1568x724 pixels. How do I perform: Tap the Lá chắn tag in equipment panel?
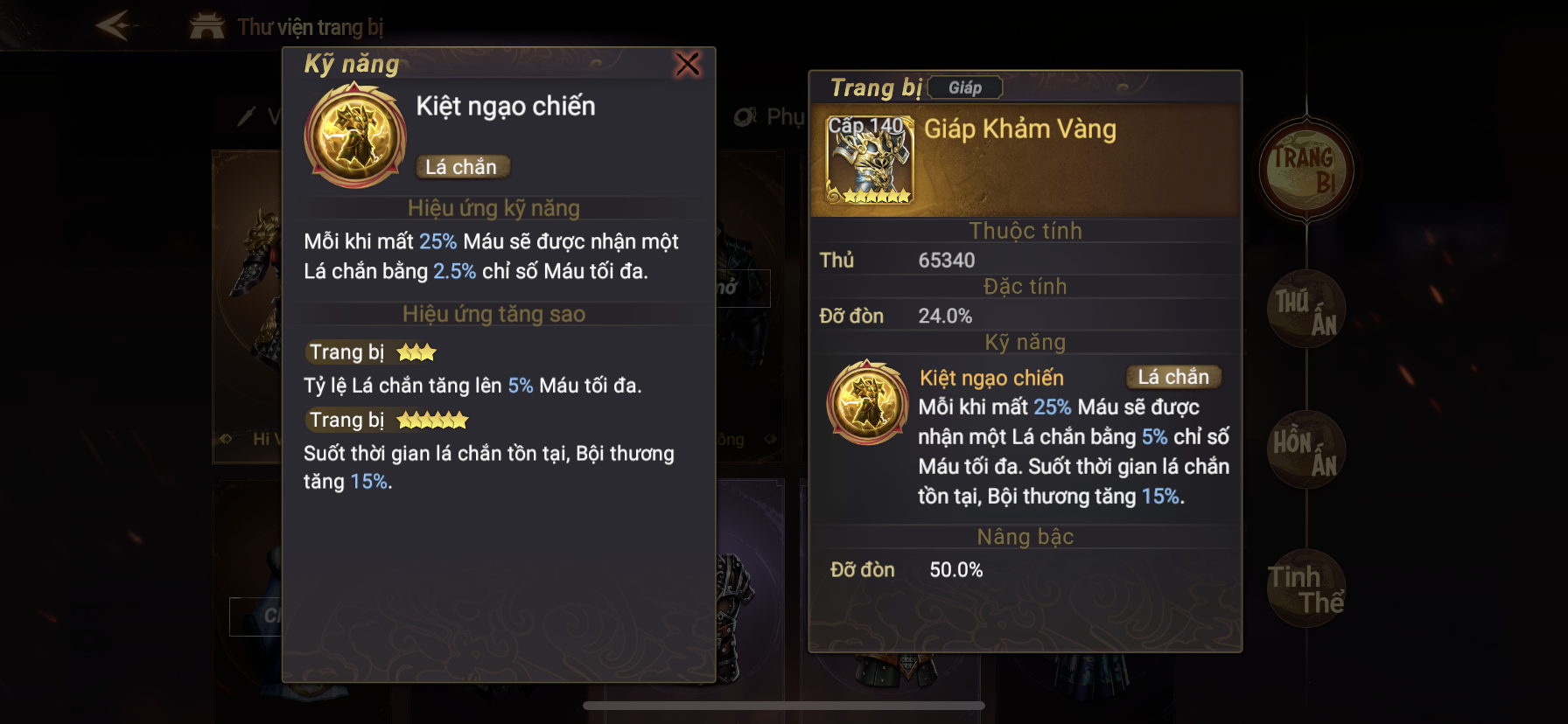coord(1172,377)
